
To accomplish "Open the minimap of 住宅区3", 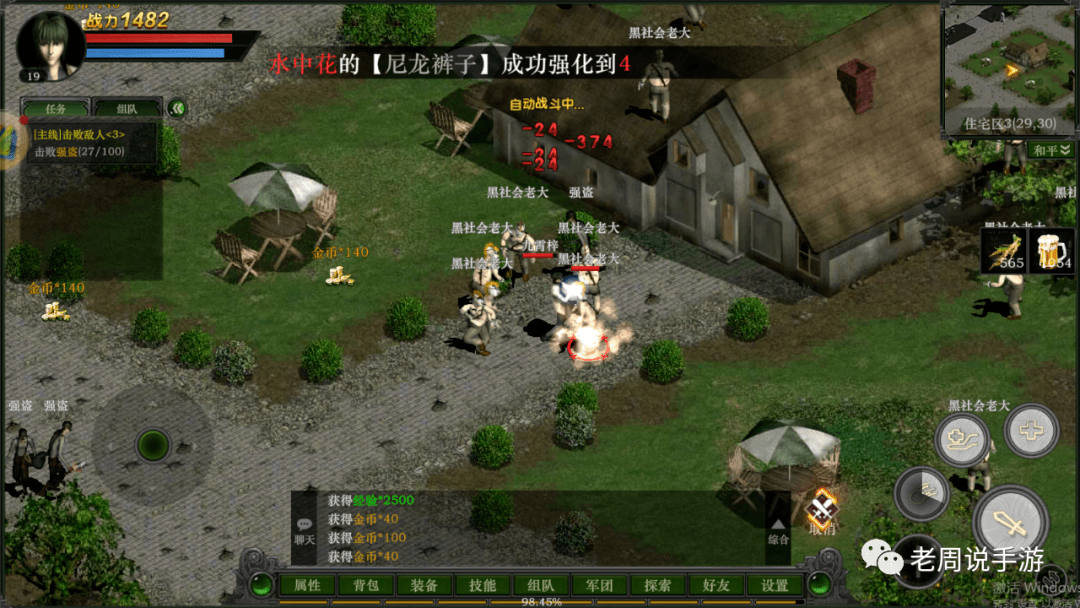I will pos(1008,58).
